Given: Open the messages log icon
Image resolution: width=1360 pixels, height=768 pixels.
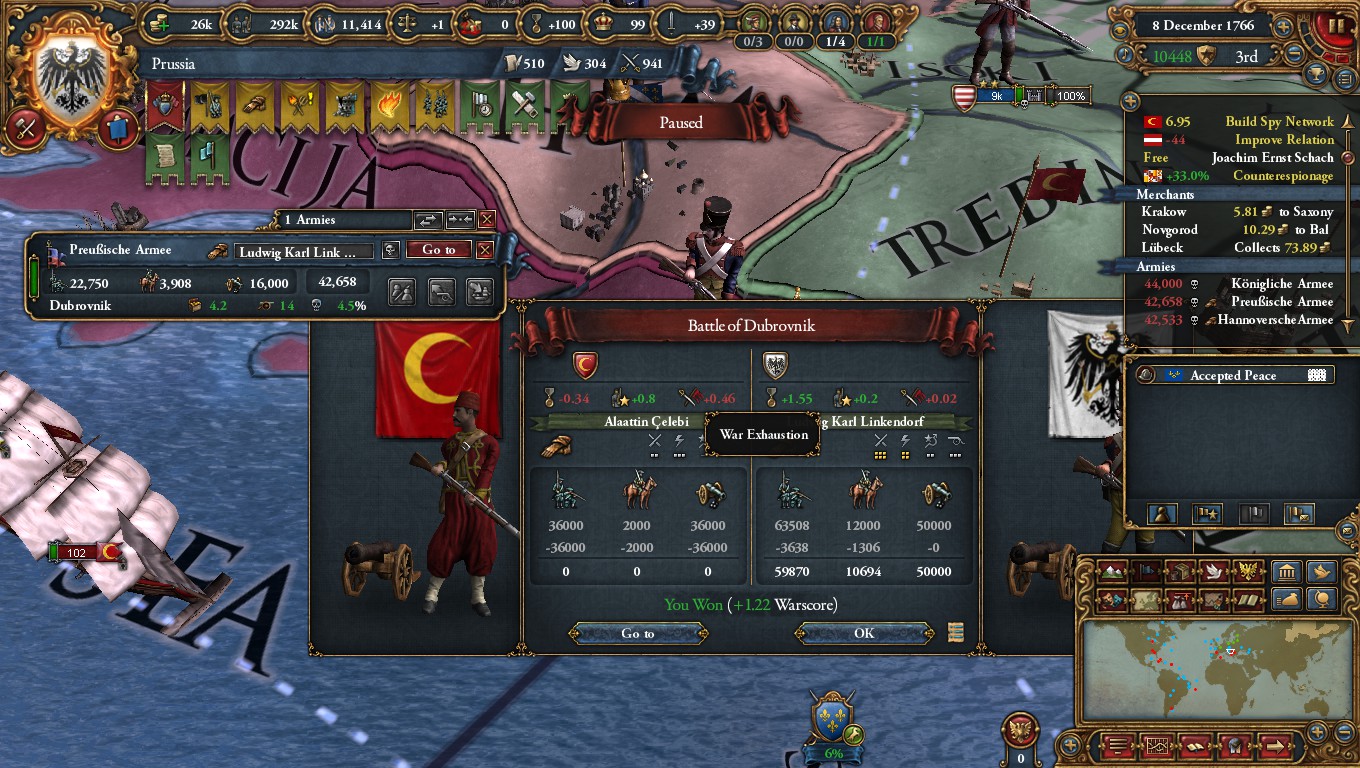Looking at the screenshot, I should pyautogui.click(x=1117, y=744).
